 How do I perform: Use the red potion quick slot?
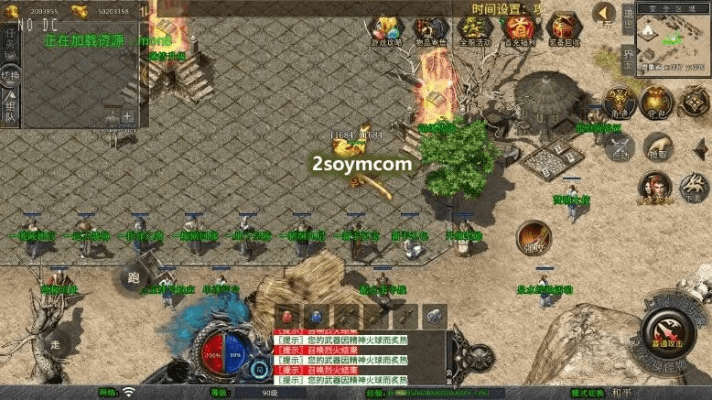288,315
